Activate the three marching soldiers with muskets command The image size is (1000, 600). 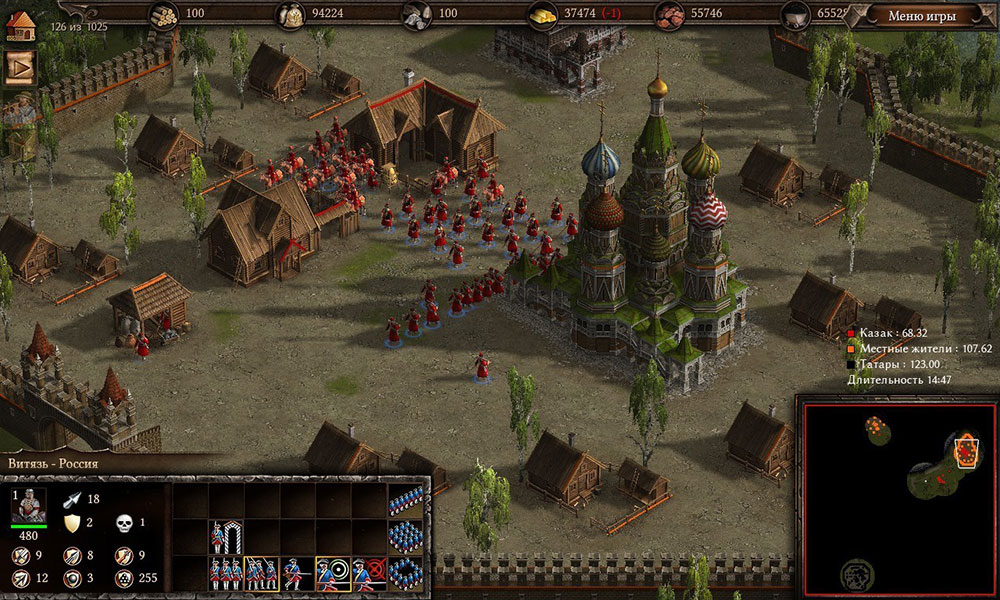point(262,573)
